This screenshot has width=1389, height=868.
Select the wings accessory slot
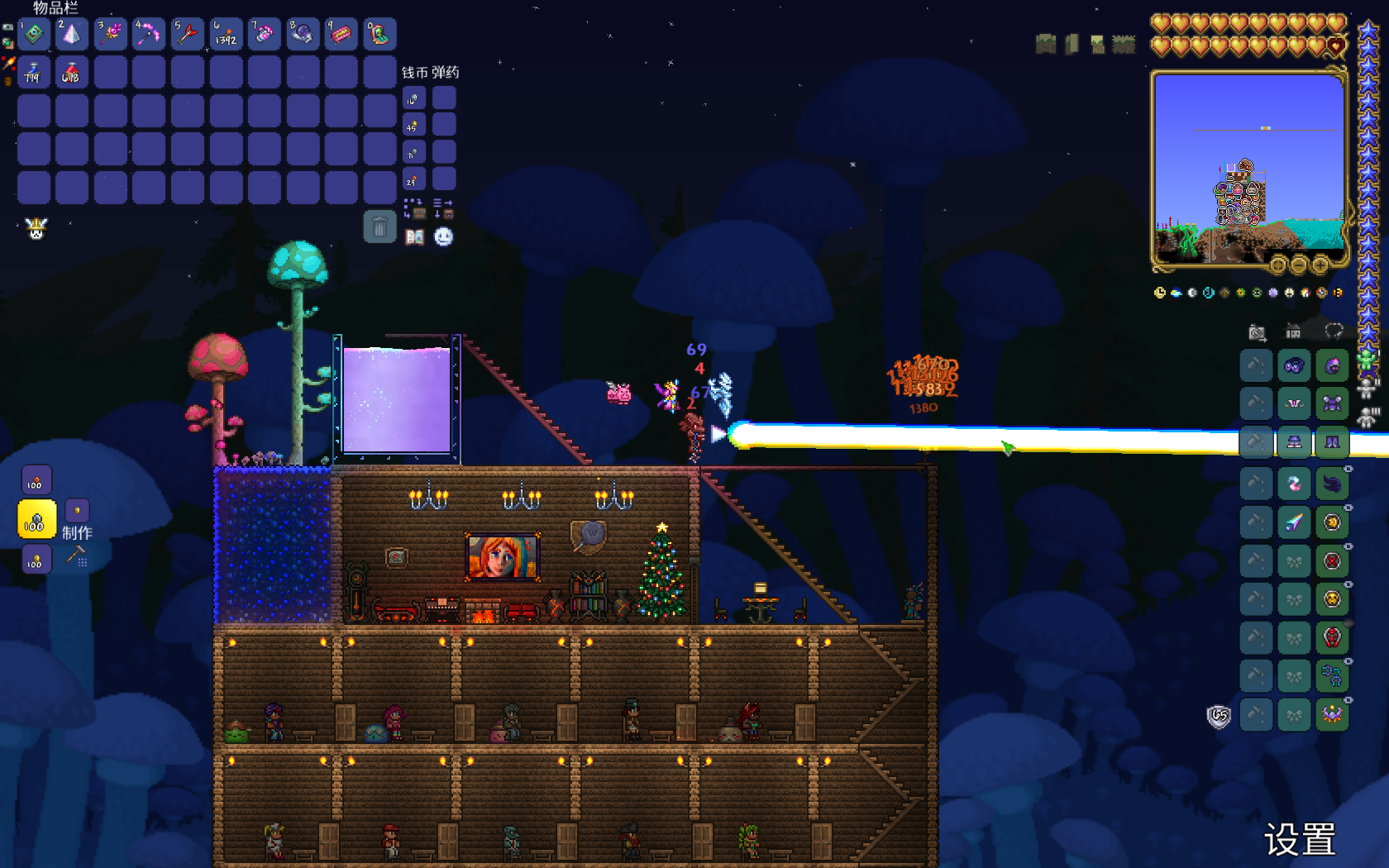1332,484
